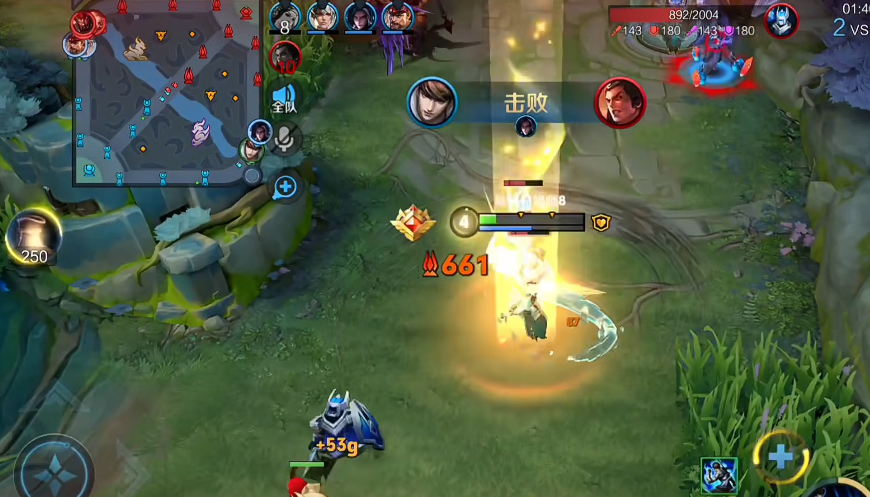Toggle the 全队 team voice speaker
Image resolution: width=870 pixels, height=497 pixels.
[283, 100]
